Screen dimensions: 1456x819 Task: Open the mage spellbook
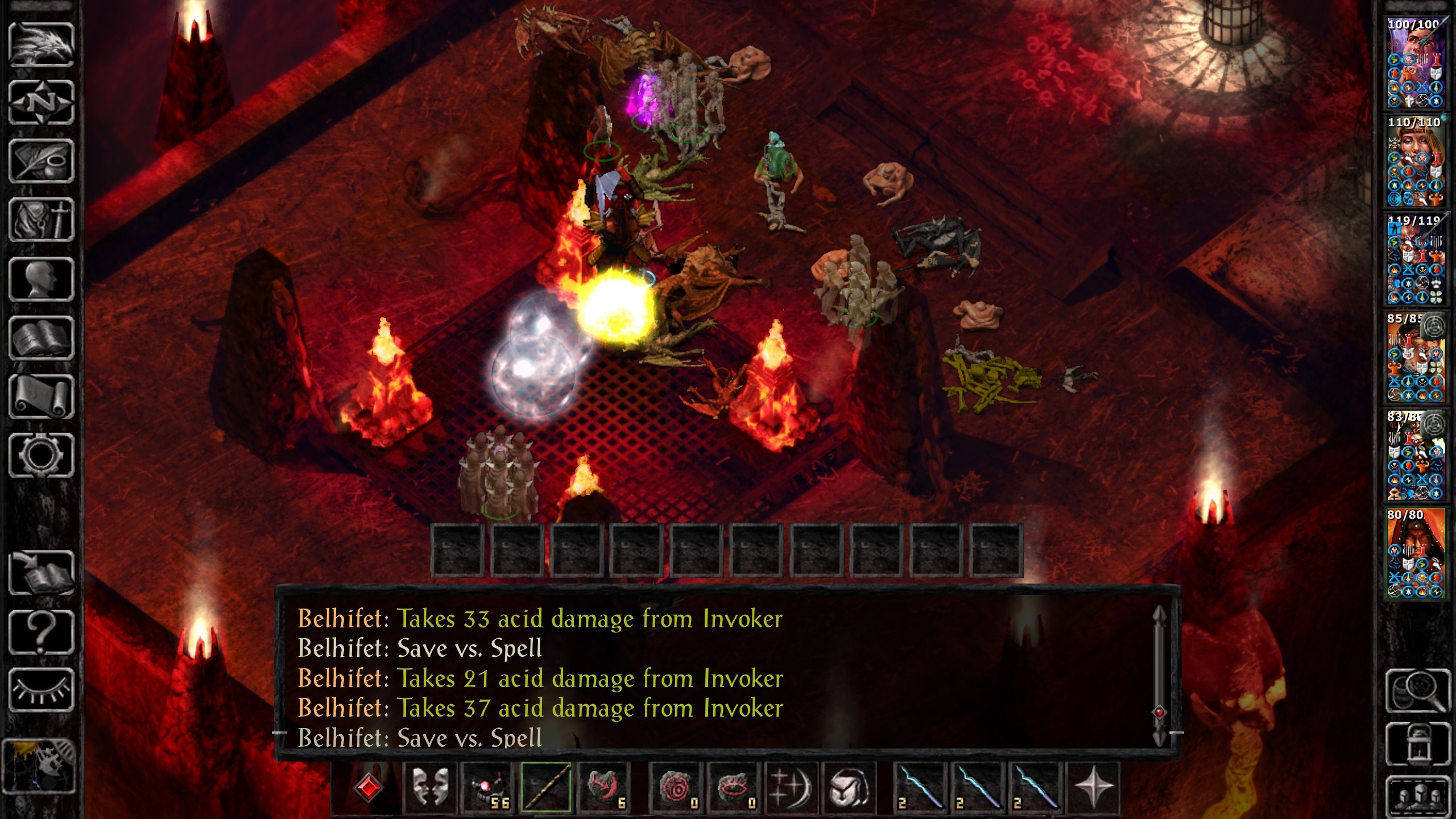[41, 338]
